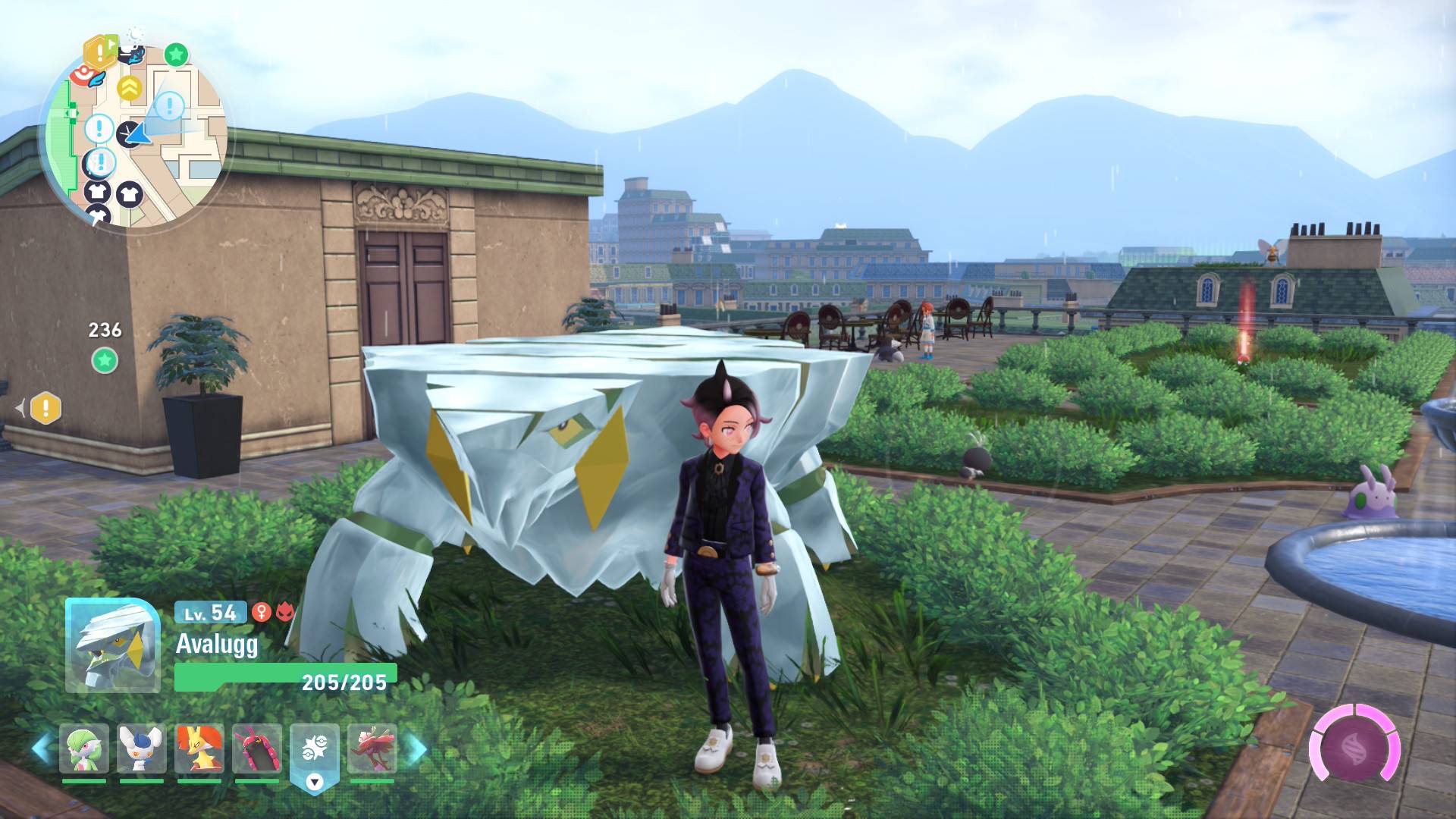The height and width of the screenshot is (819, 1456).
Task: Select the green star waypoint under the 236 distance
Action: tap(105, 360)
